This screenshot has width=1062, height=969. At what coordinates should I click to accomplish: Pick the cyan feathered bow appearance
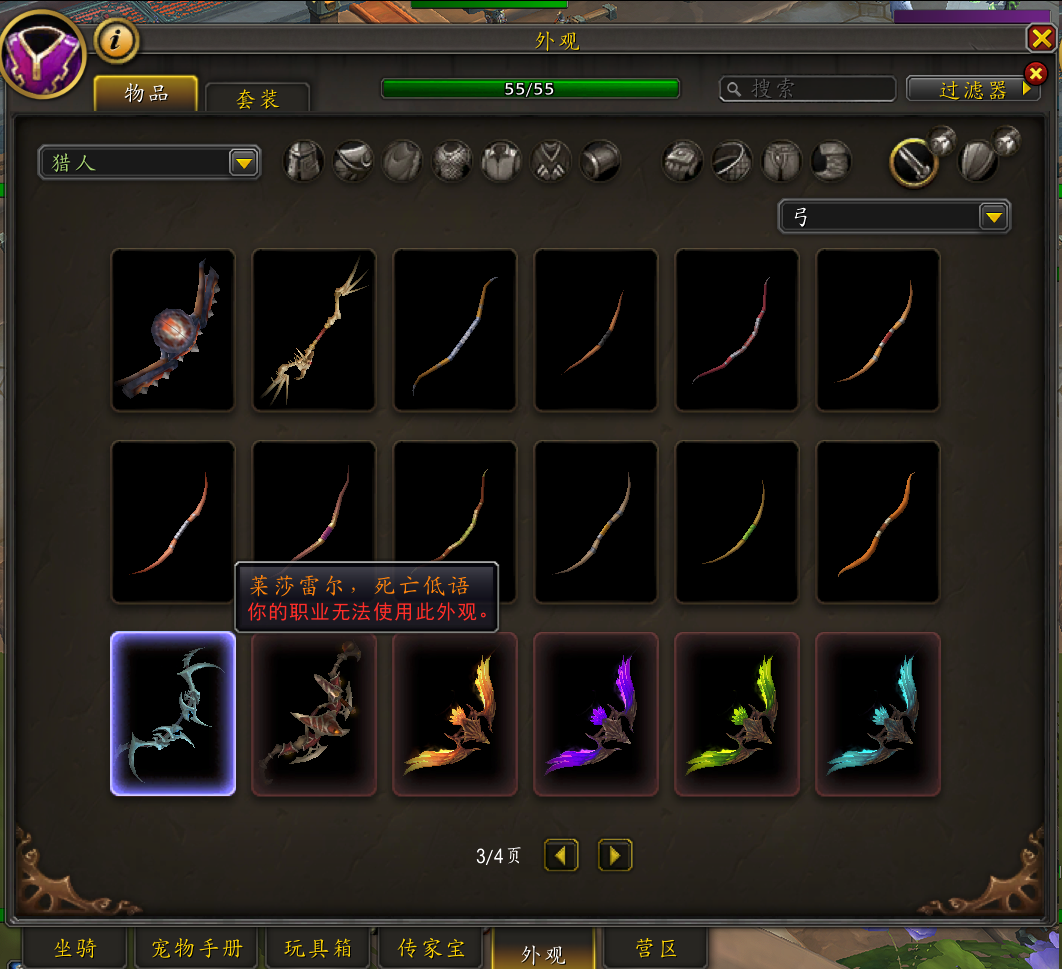pyautogui.click(x=878, y=713)
